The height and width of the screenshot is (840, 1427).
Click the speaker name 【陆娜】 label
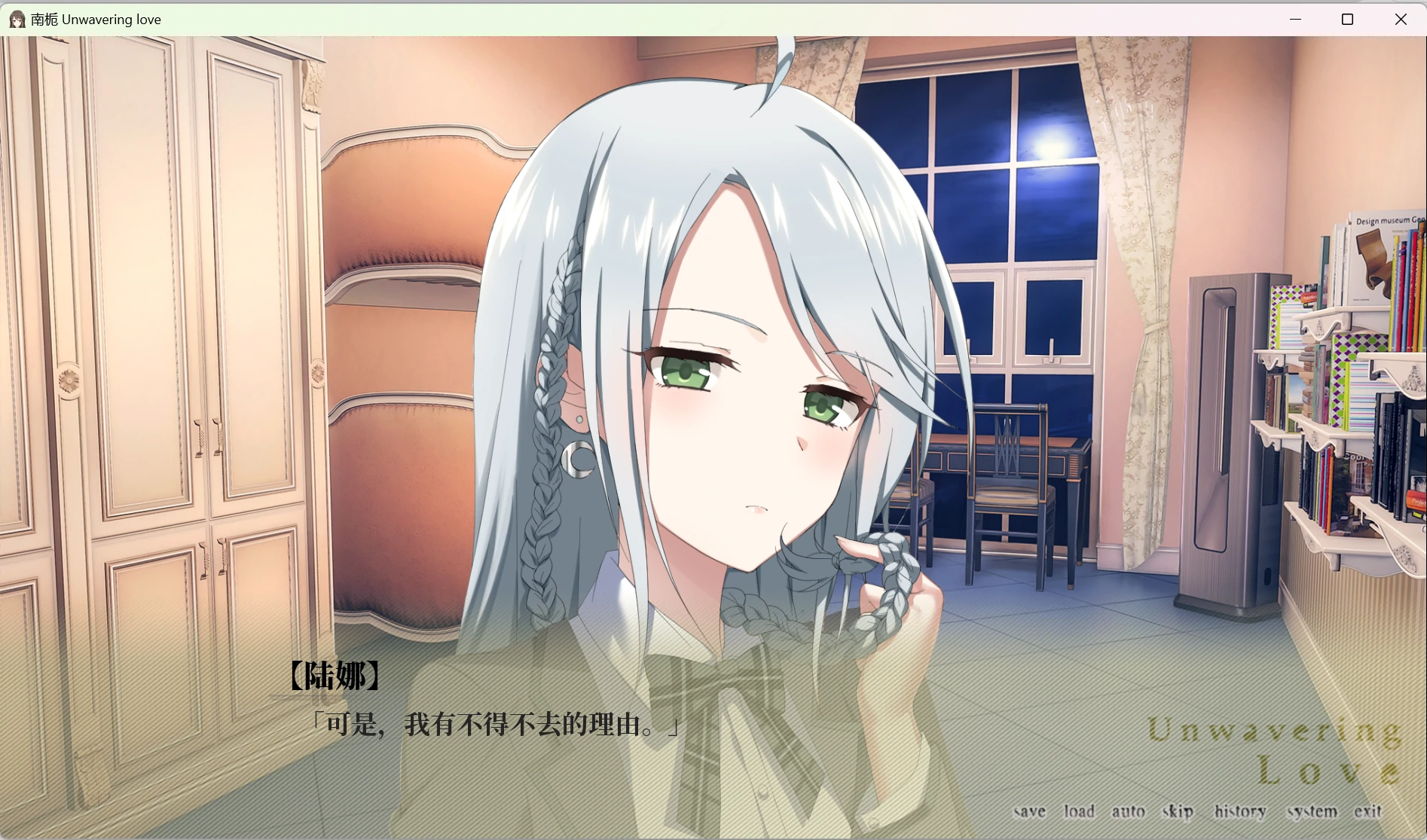(x=334, y=676)
